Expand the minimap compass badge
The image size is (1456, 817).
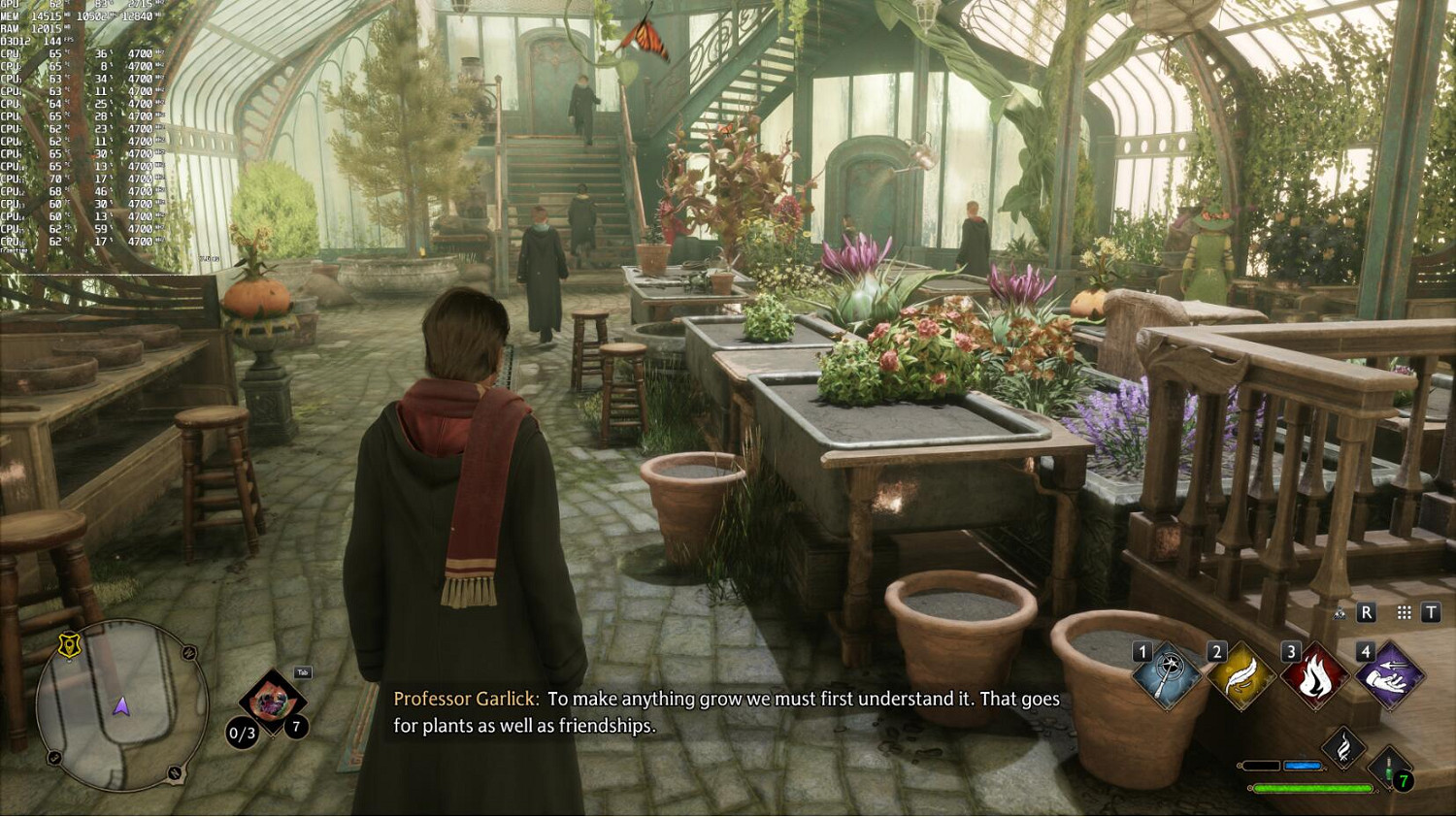pyautogui.click(x=69, y=645)
